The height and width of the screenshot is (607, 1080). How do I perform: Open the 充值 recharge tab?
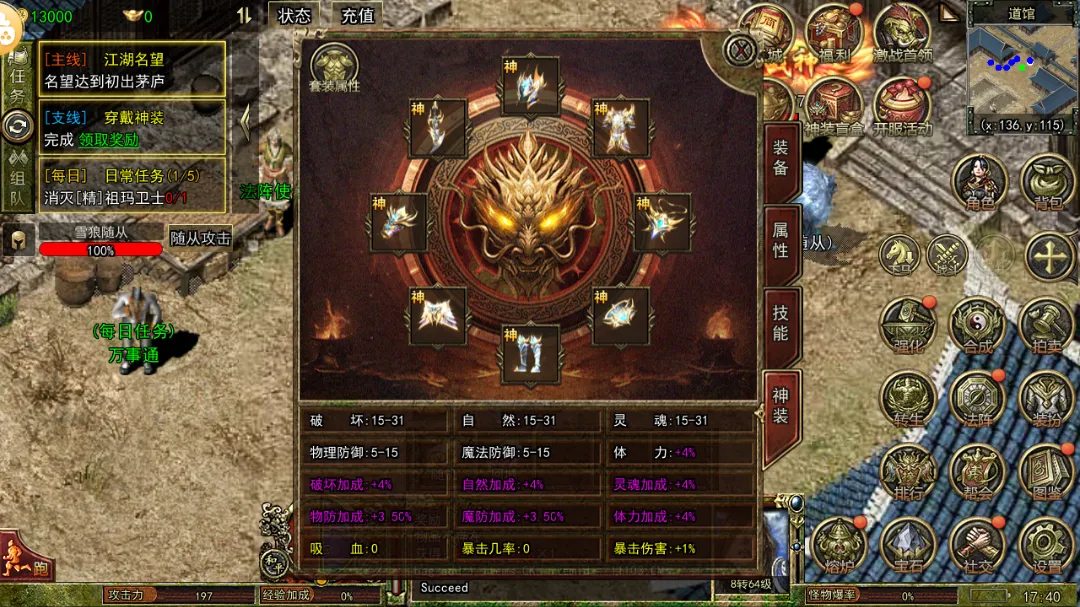[x=357, y=15]
